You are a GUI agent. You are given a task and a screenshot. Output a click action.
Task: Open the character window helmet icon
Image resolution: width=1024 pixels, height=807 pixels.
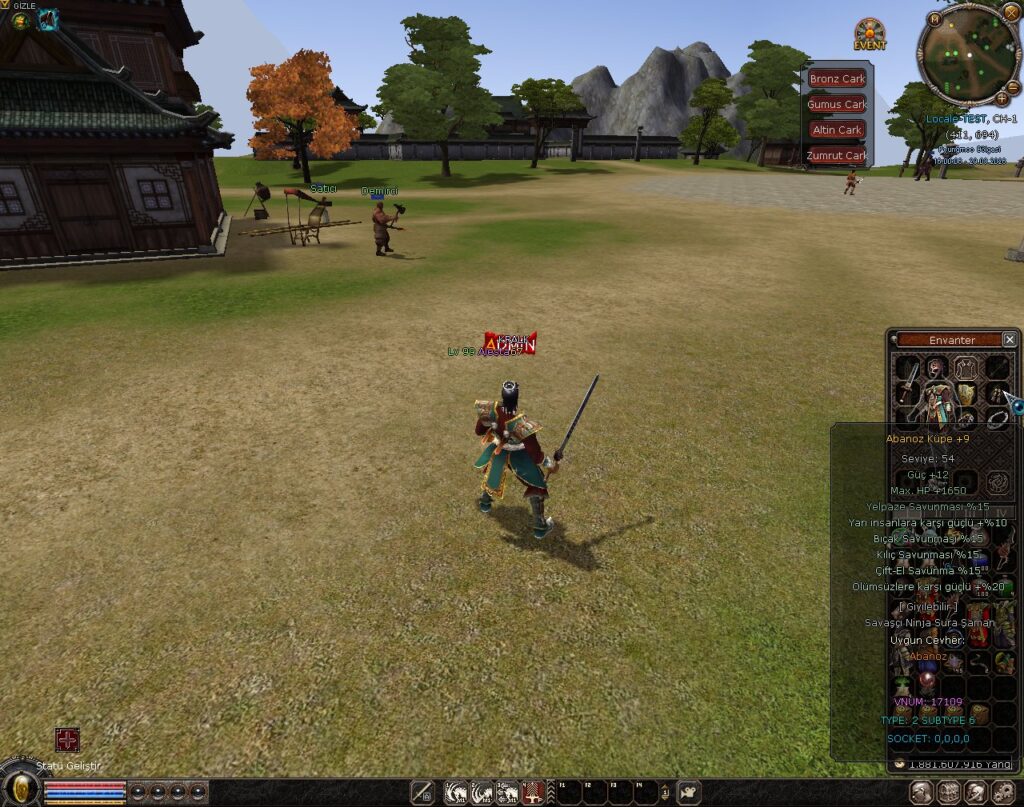click(922, 792)
